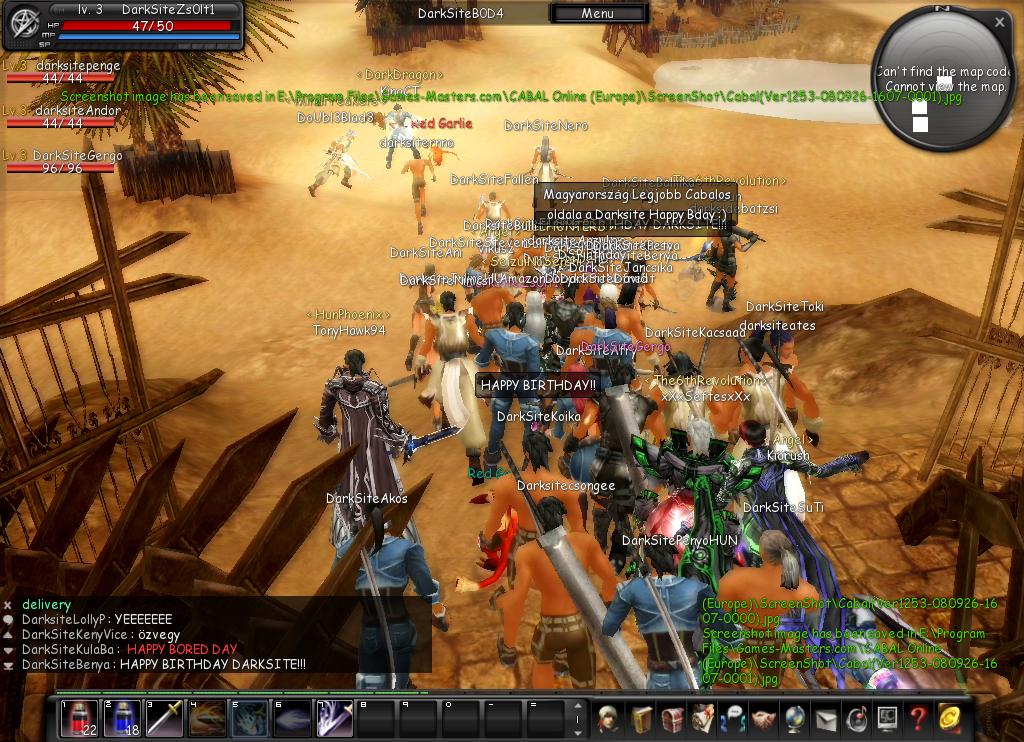Open the gold coin shop icon
The image size is (1024, 742).
948,719
